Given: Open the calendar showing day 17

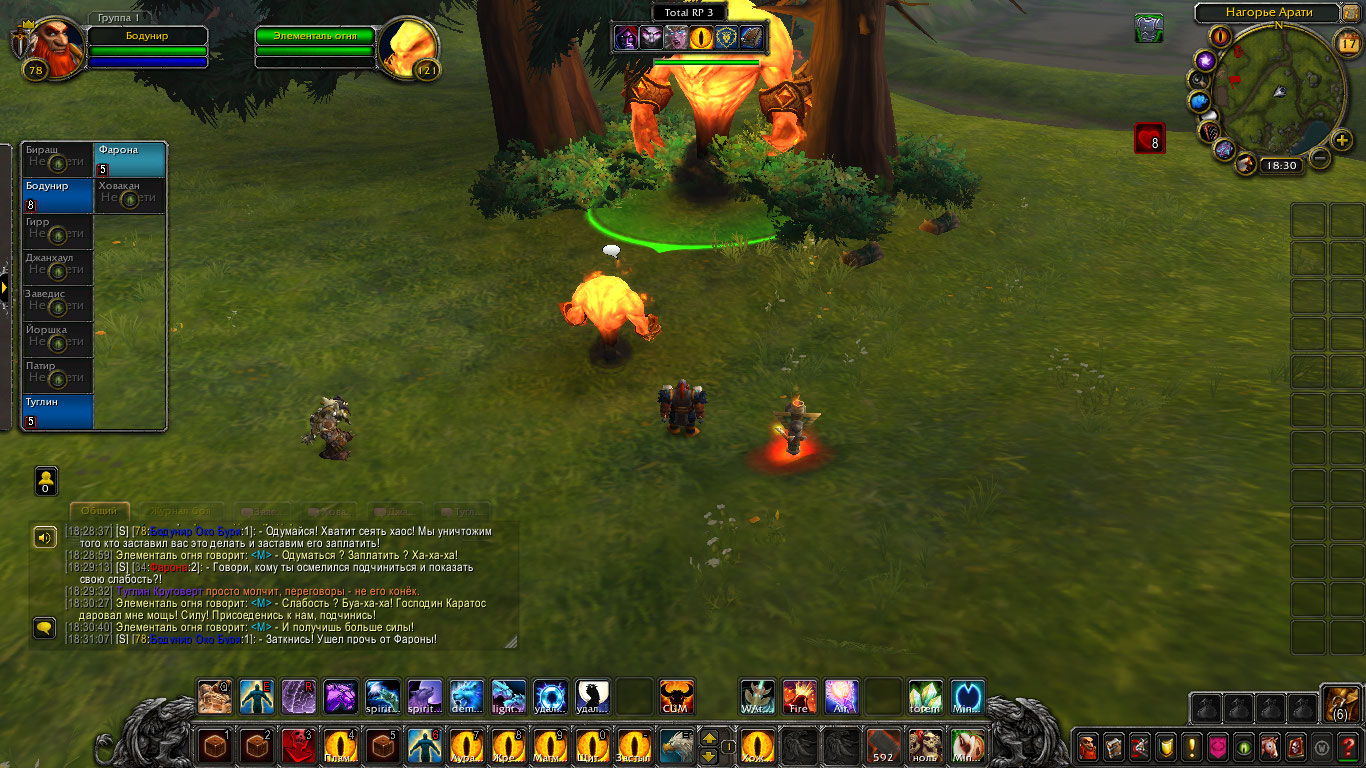Looking at the screenshot, I should 1347,41.
